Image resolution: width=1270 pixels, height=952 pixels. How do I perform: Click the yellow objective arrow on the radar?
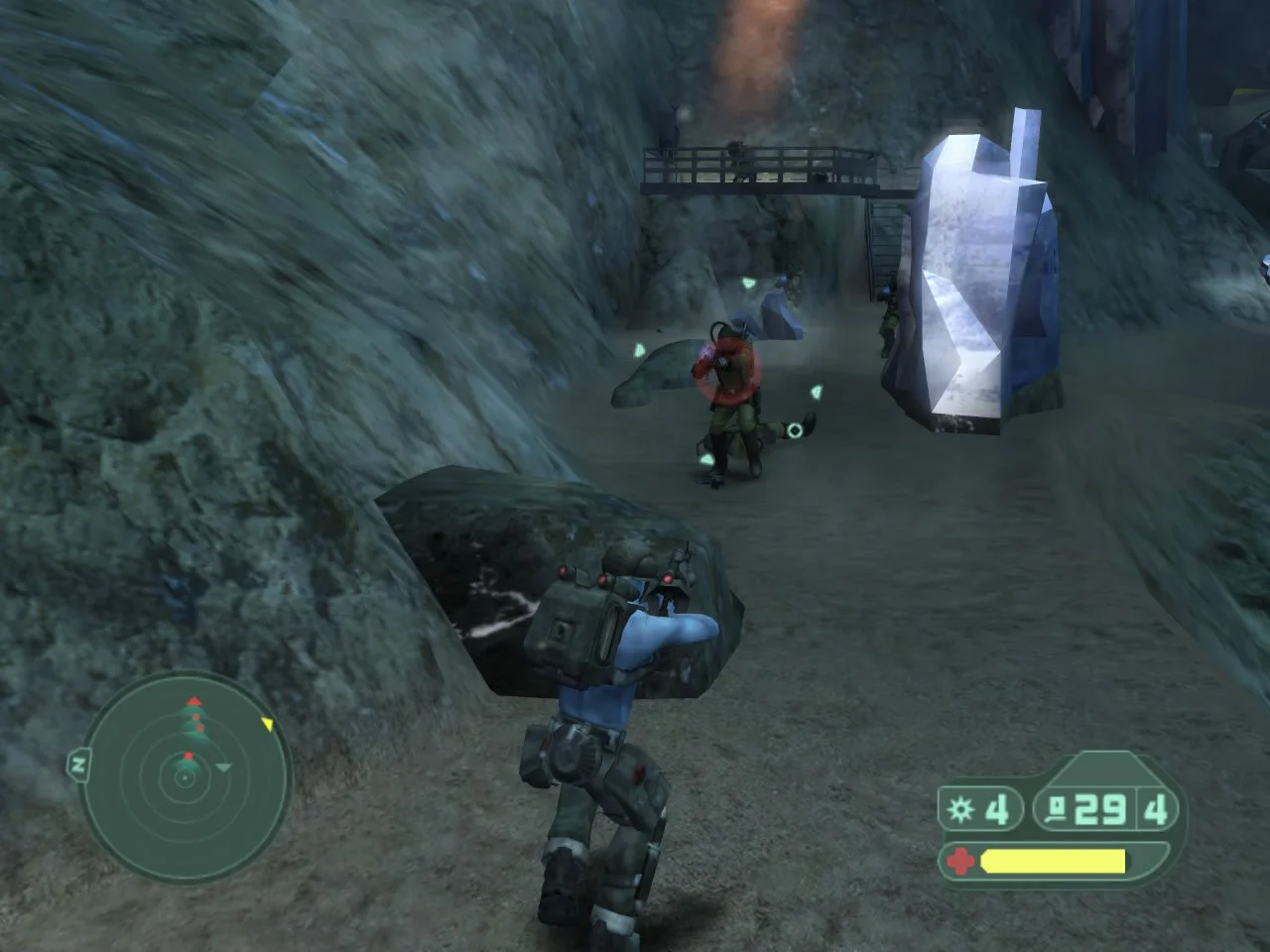click(x=268, y=724)
